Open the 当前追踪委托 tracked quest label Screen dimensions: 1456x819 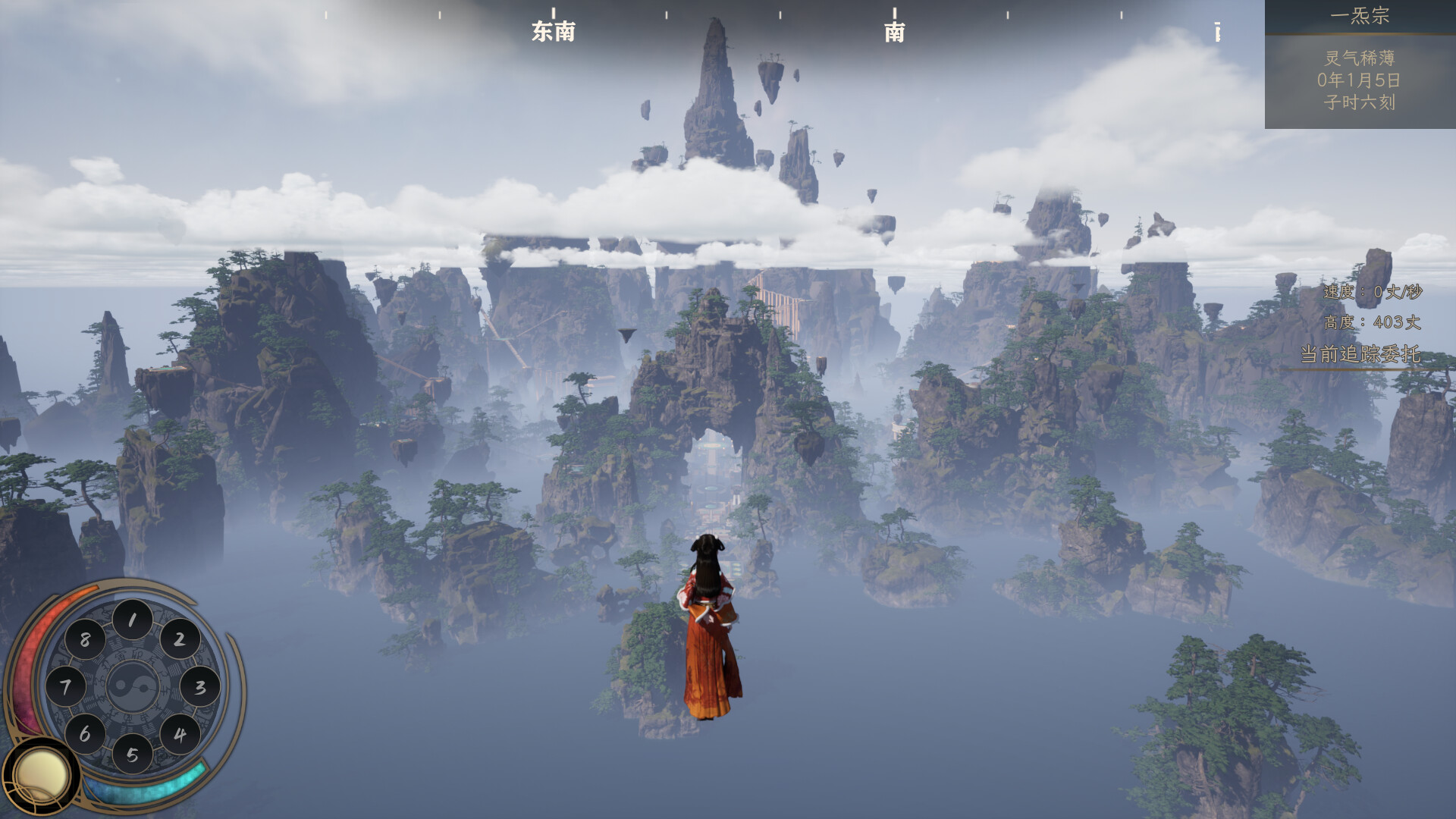[1360, 354]
